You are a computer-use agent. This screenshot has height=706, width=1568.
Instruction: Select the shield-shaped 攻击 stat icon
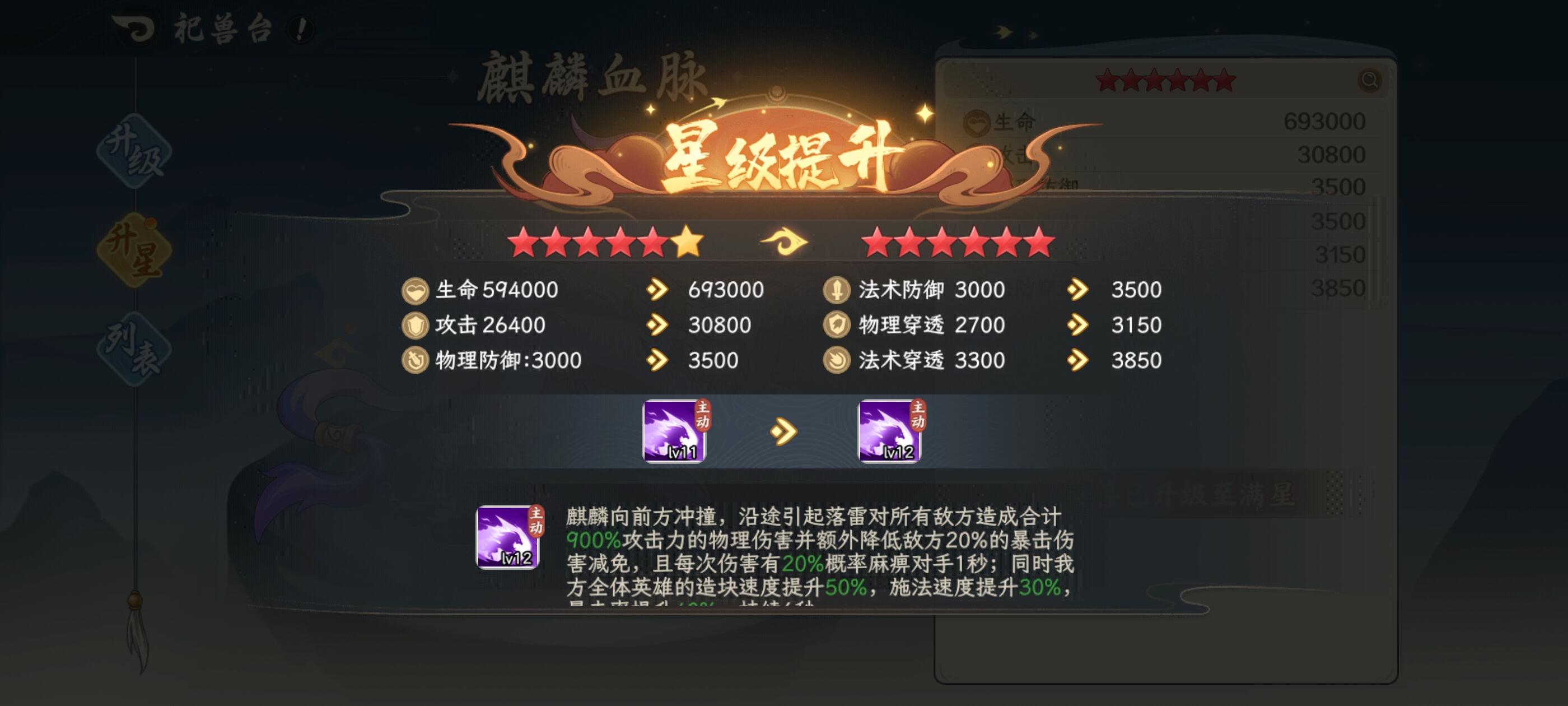(x=416, y=326)
